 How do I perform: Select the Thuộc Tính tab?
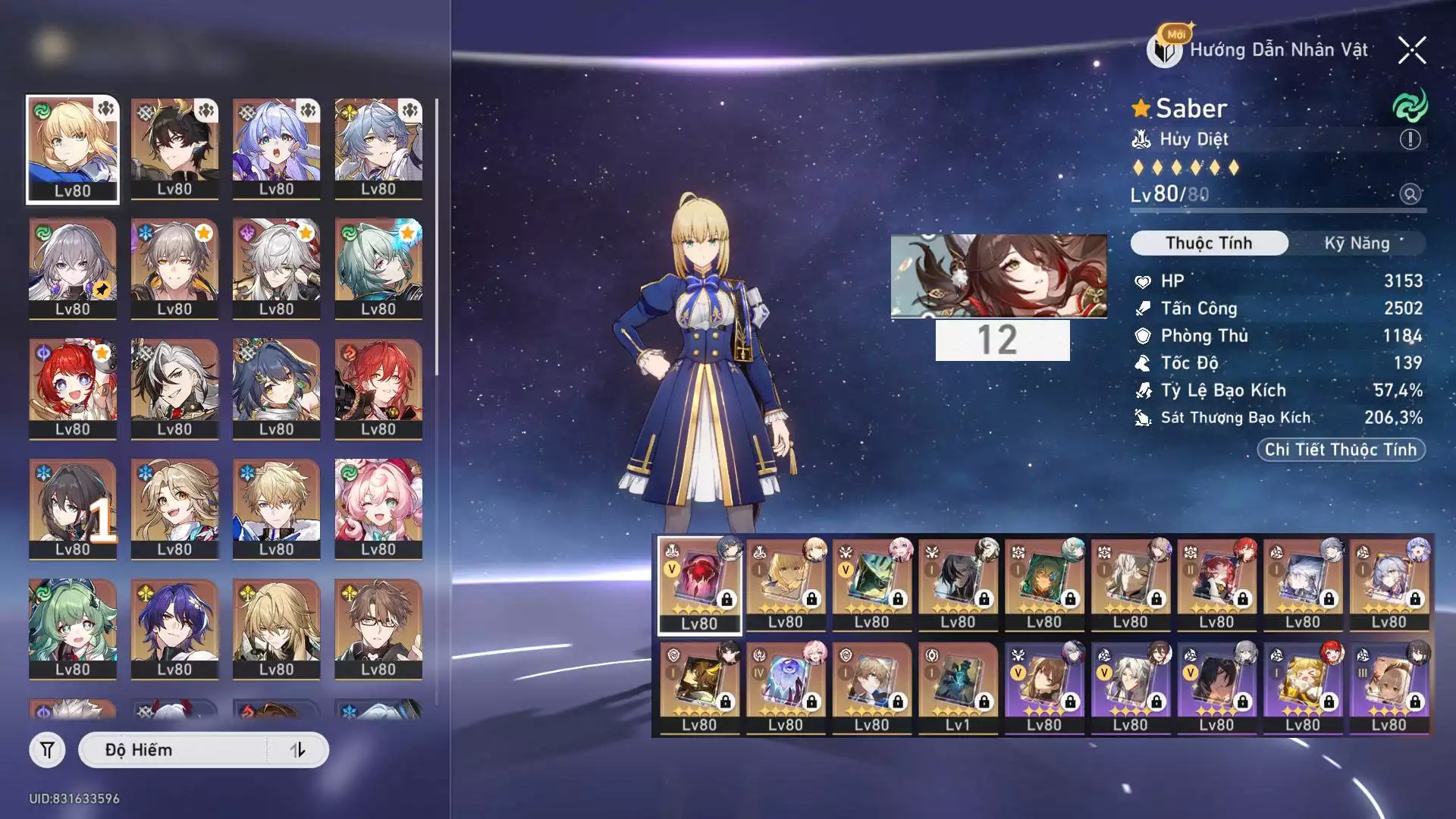(1209, 243)
